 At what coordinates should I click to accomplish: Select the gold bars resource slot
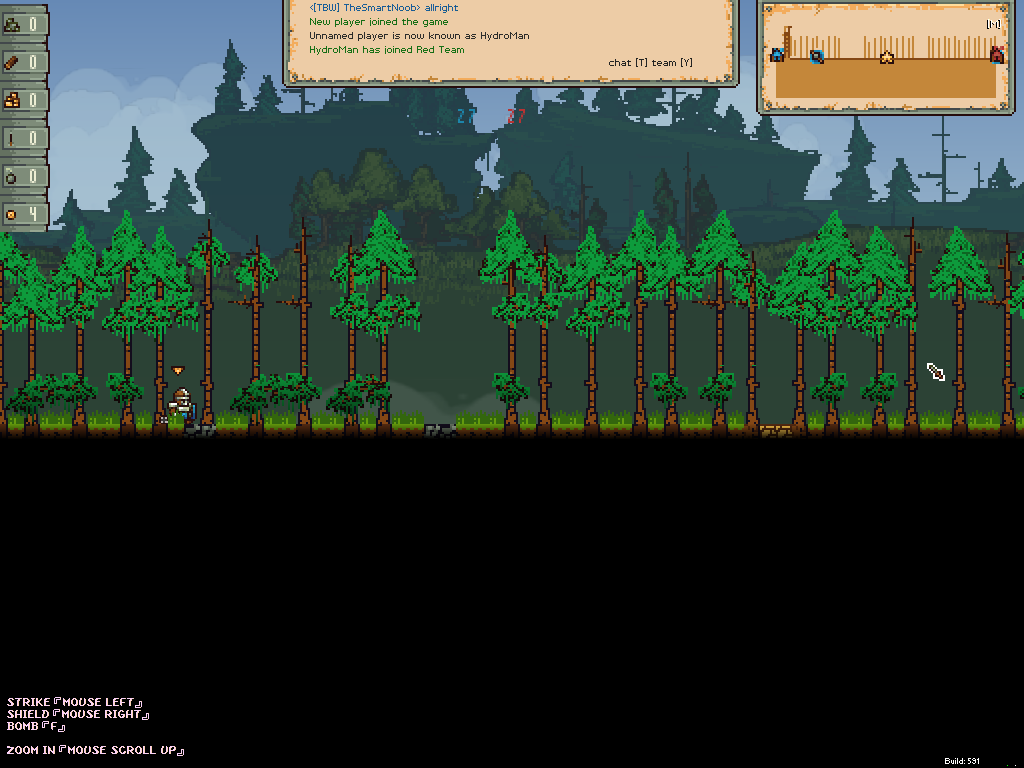(x=23, y=100)
